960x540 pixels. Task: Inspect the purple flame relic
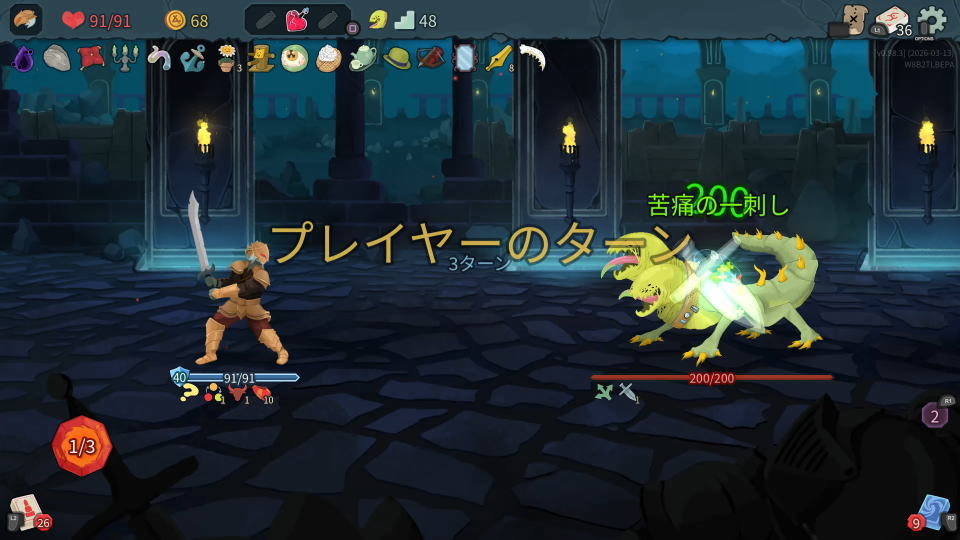click(x=22, y=59)
